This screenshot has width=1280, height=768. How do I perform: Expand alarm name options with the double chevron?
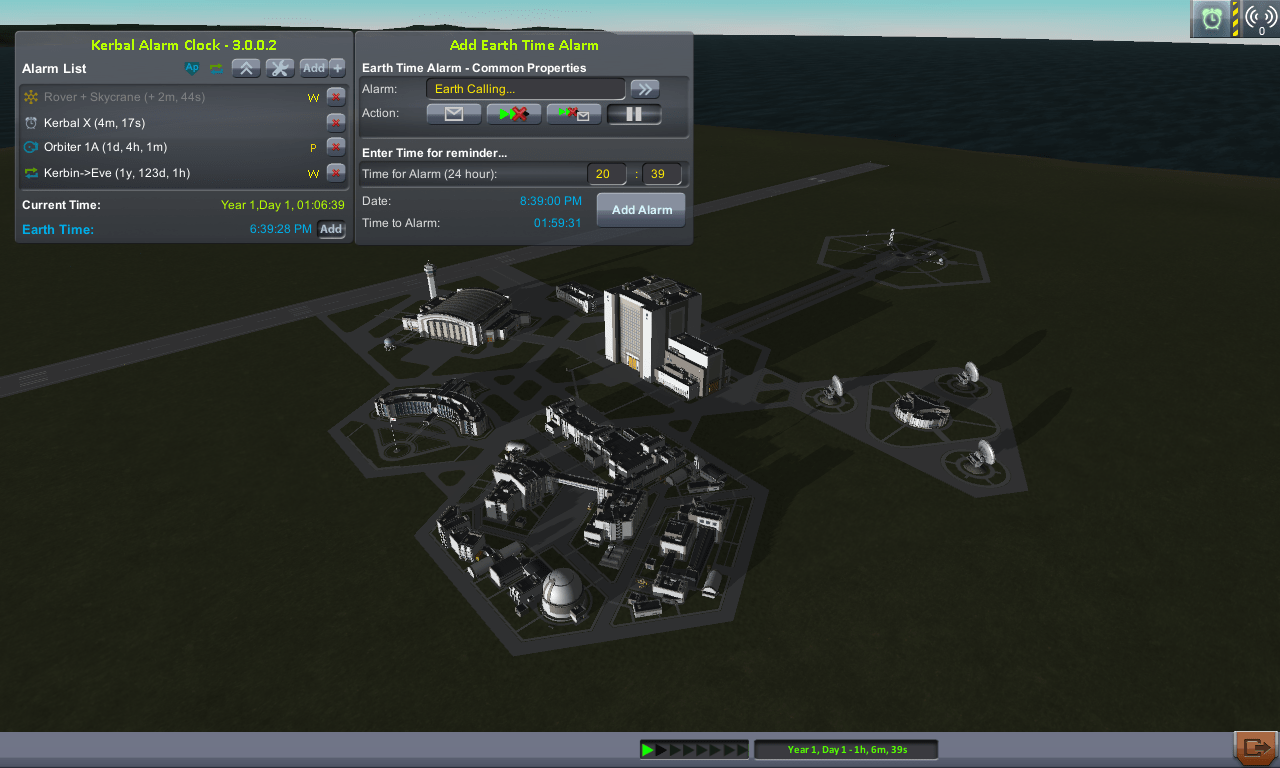[645, 88]
